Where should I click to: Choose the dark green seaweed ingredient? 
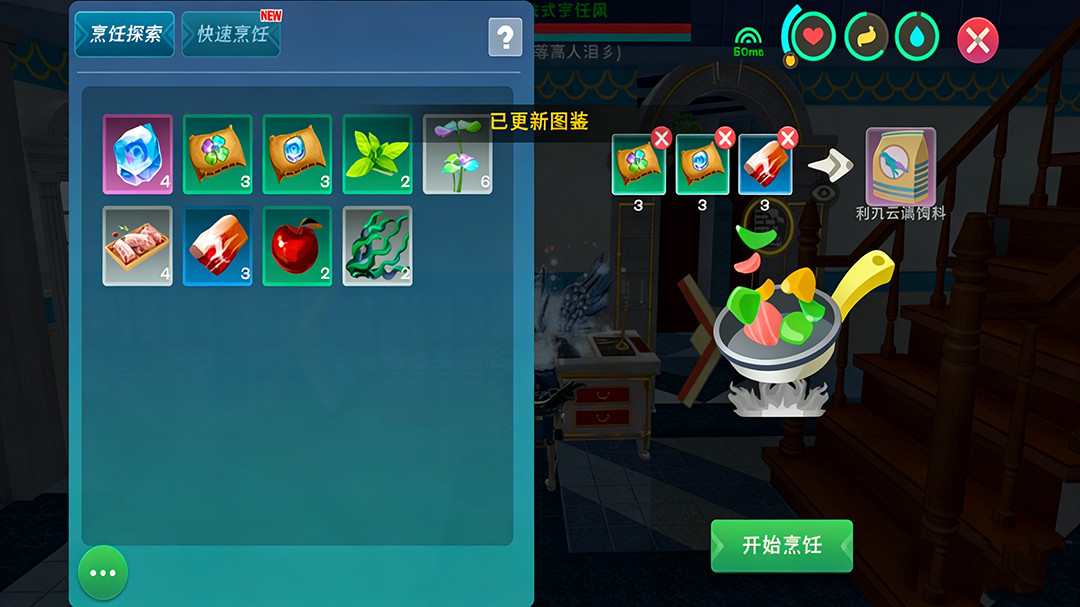click(377, 246)
